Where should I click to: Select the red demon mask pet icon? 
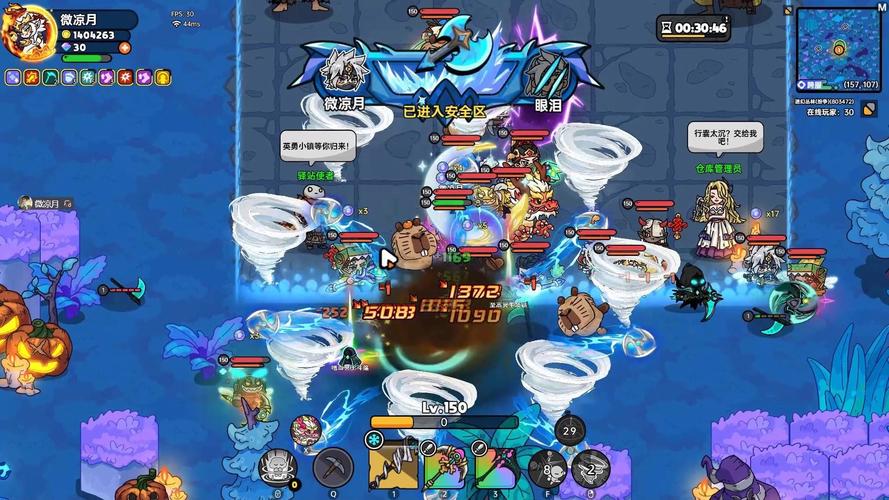pos(307,431)
